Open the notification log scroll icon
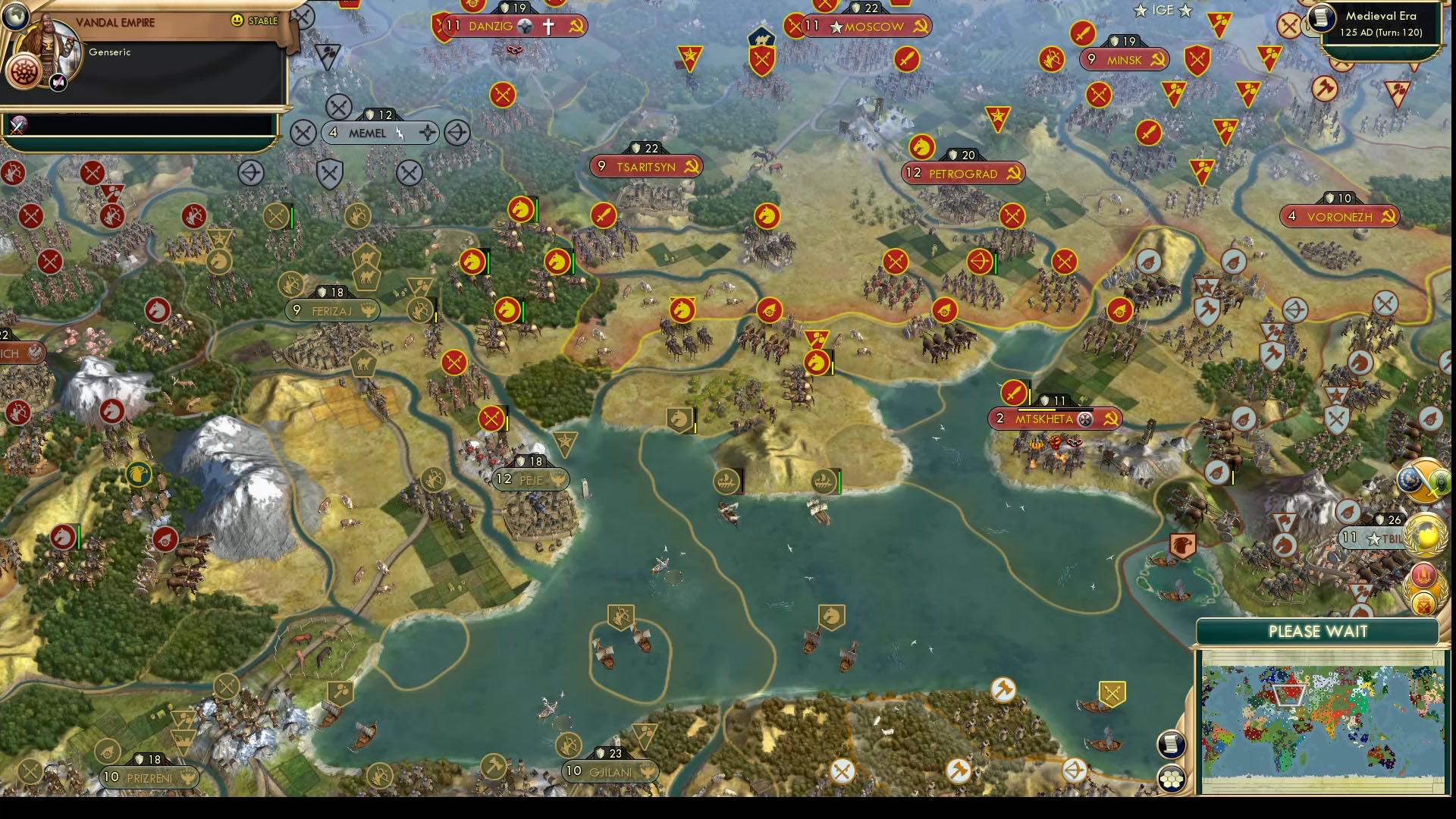The image size is (1456, 819). [x=1172, y=743]
